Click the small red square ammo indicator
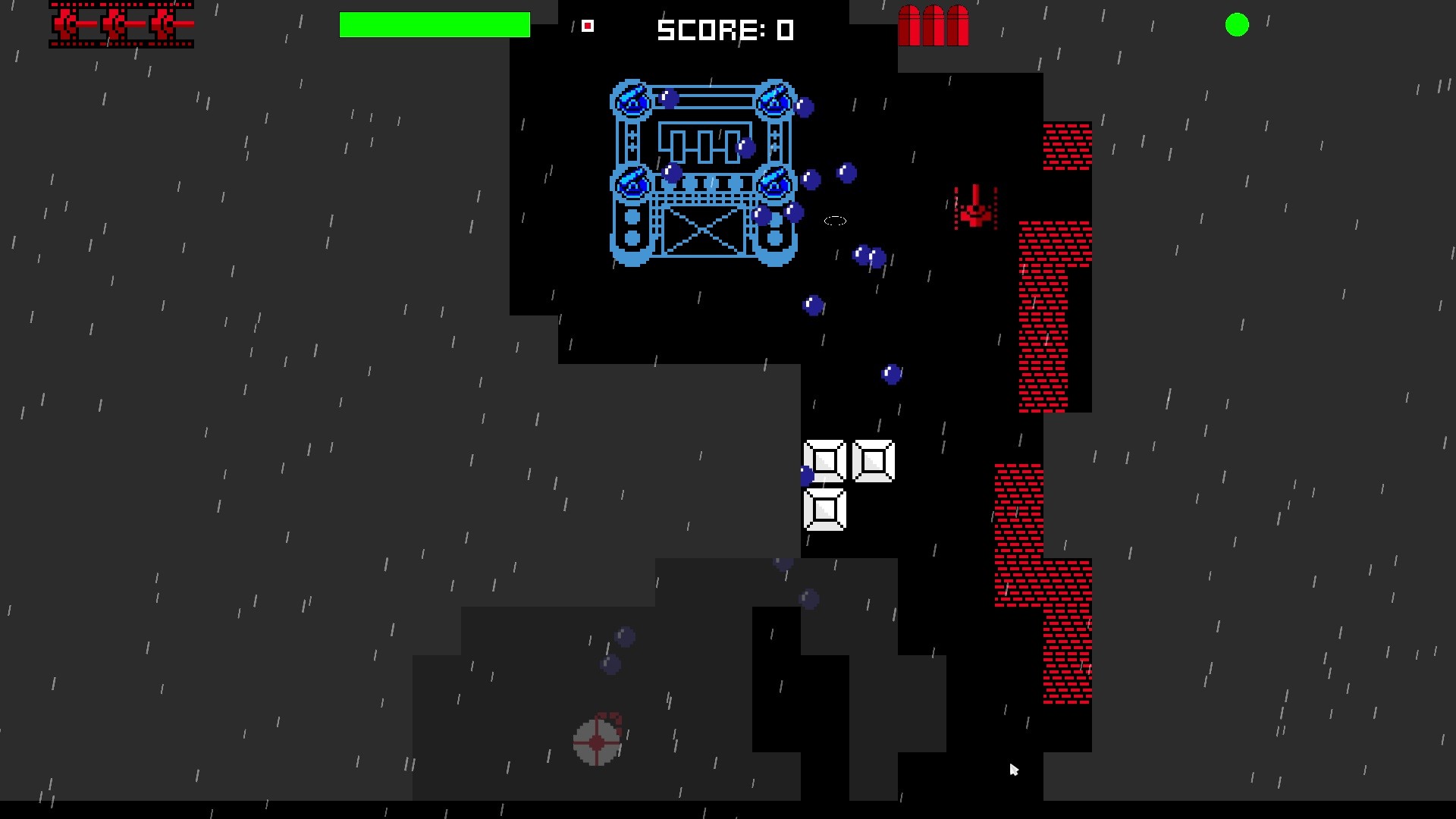This screenshot has width=1456, height=819. click(588, 26)
